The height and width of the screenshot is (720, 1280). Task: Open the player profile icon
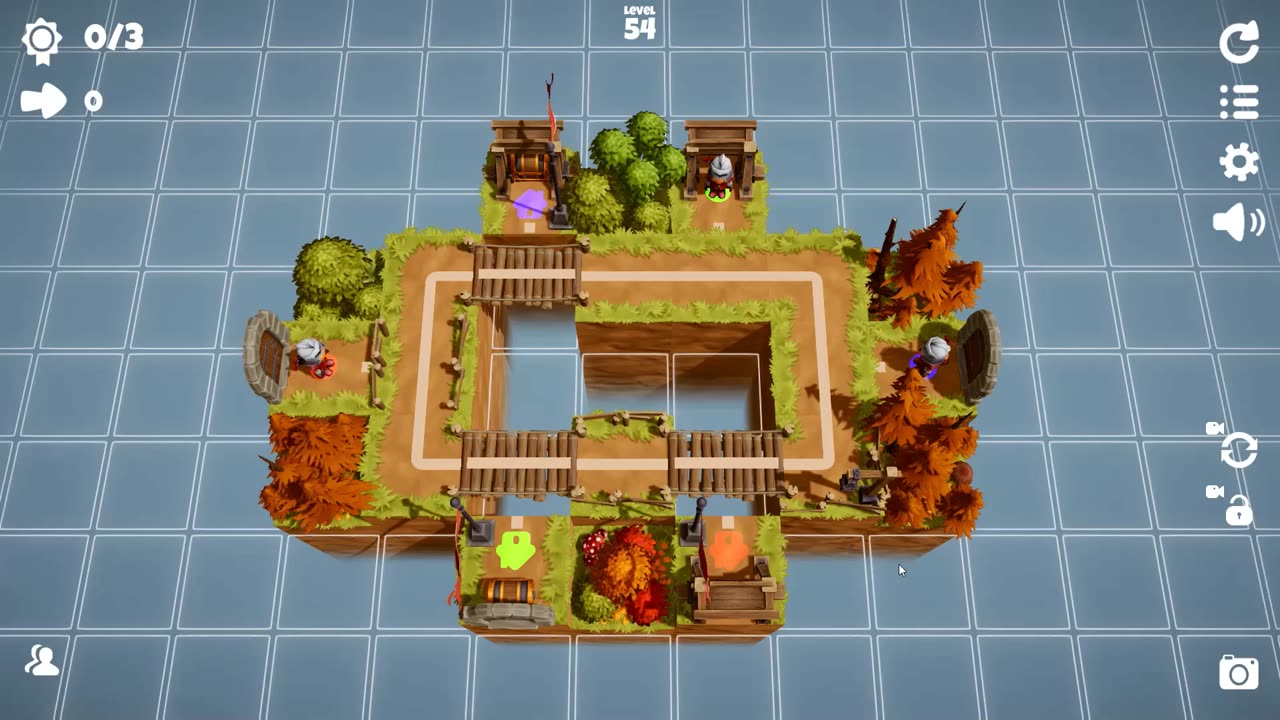coord(42,661)
